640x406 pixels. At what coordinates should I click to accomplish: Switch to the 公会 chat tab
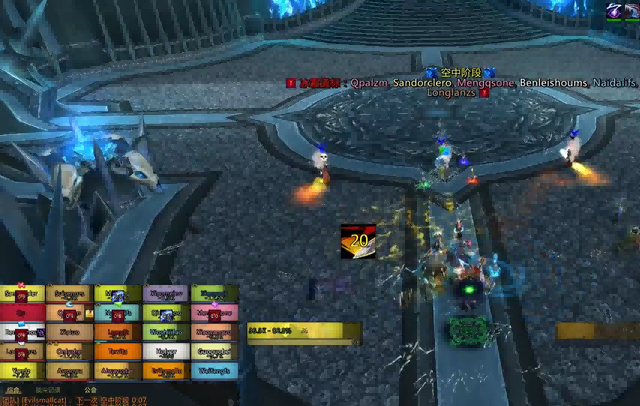coord(92,390)
